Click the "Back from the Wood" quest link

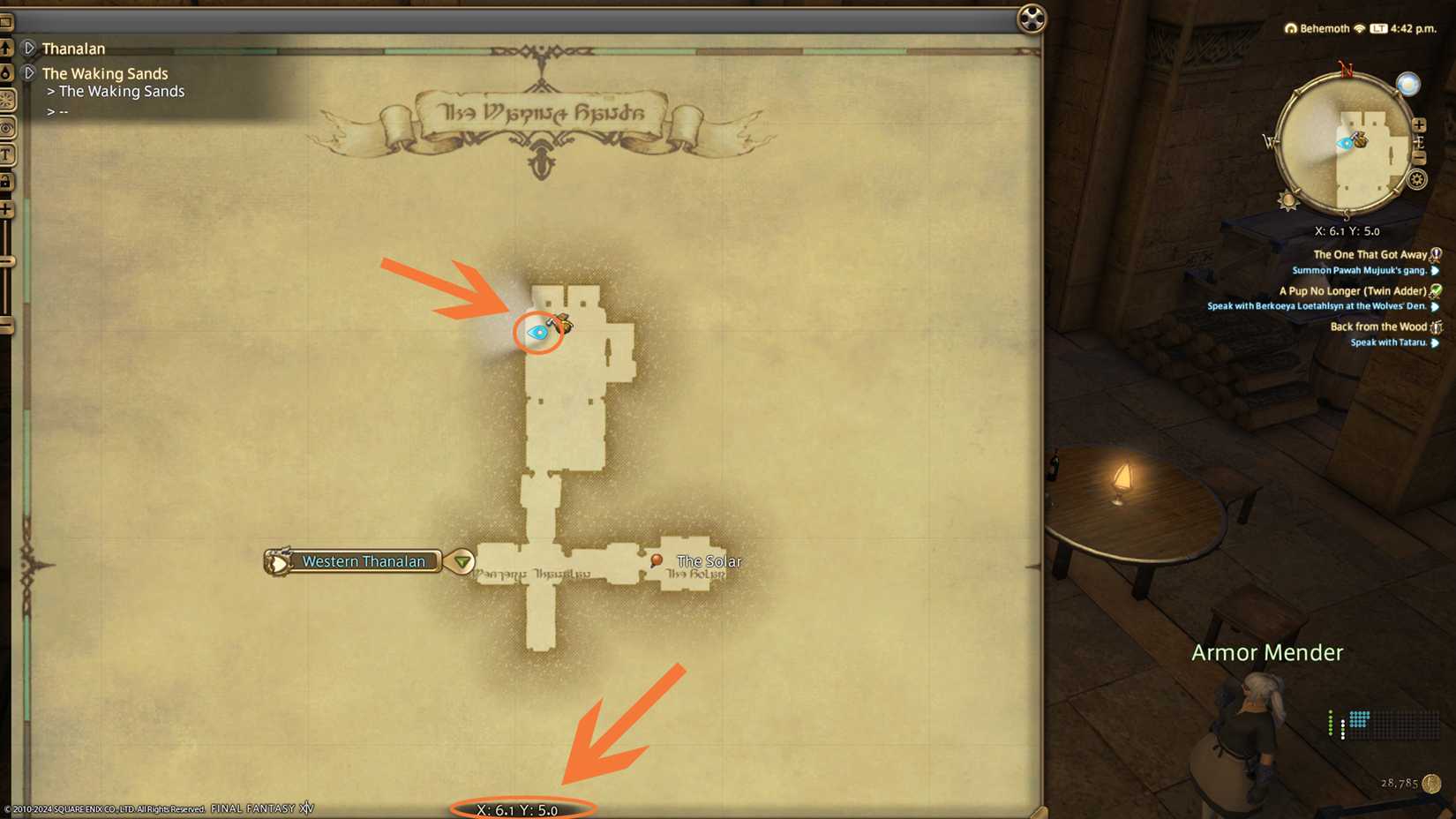click(1381, 326)
